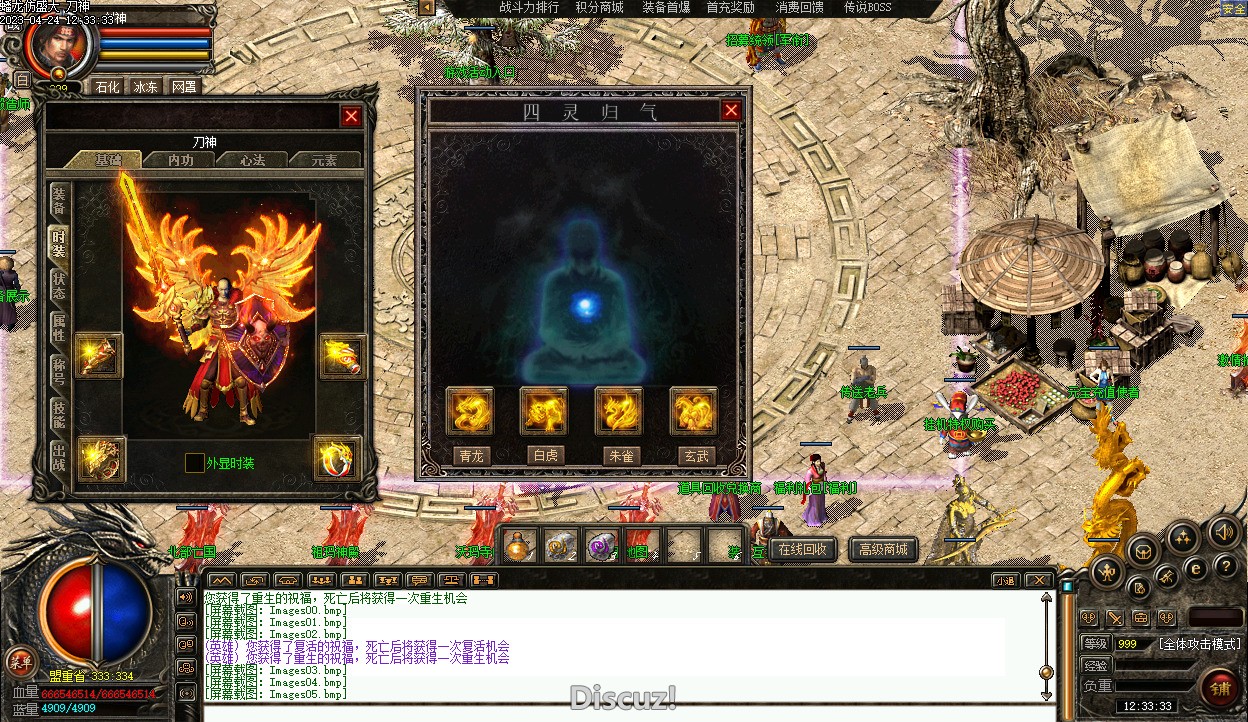The height and width of the screenshot is (722, 1248).
Task: Open the 传说BOSS menu entry
Action: [x=867, y=8]
